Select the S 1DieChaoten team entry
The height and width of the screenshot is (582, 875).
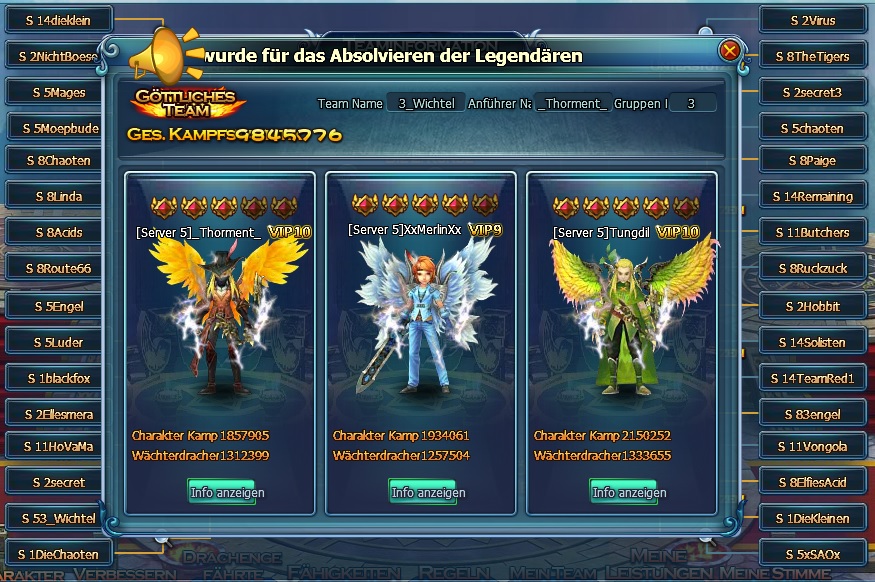60,554
